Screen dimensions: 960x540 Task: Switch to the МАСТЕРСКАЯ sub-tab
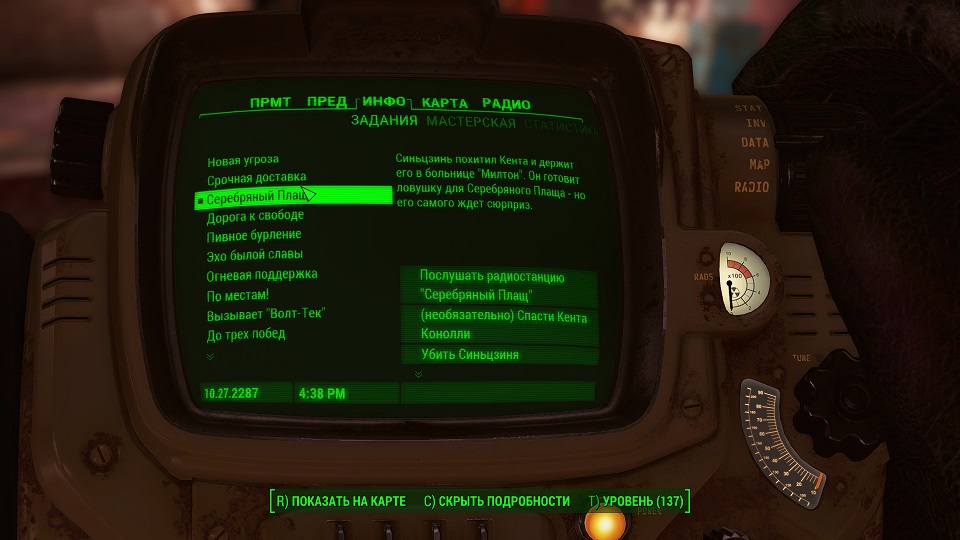[x=471, y=123]
